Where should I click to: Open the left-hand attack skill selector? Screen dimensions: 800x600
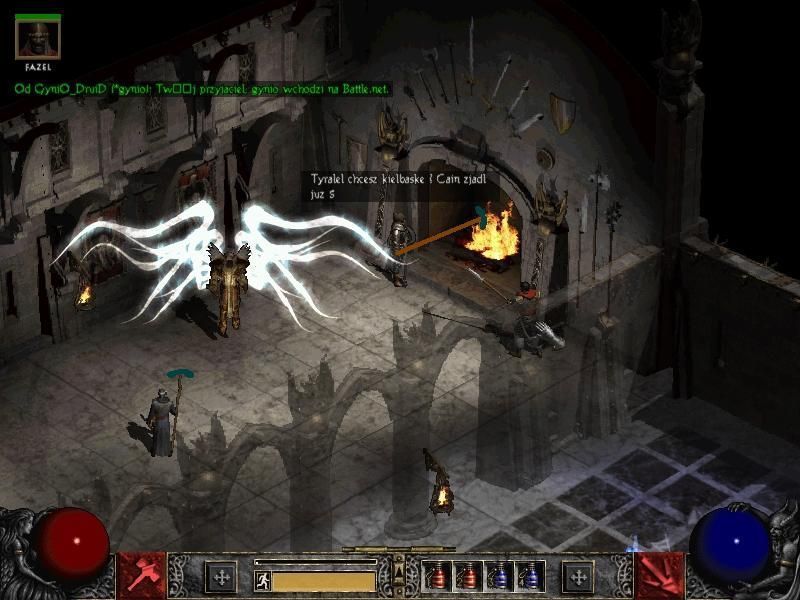point(140,575)
